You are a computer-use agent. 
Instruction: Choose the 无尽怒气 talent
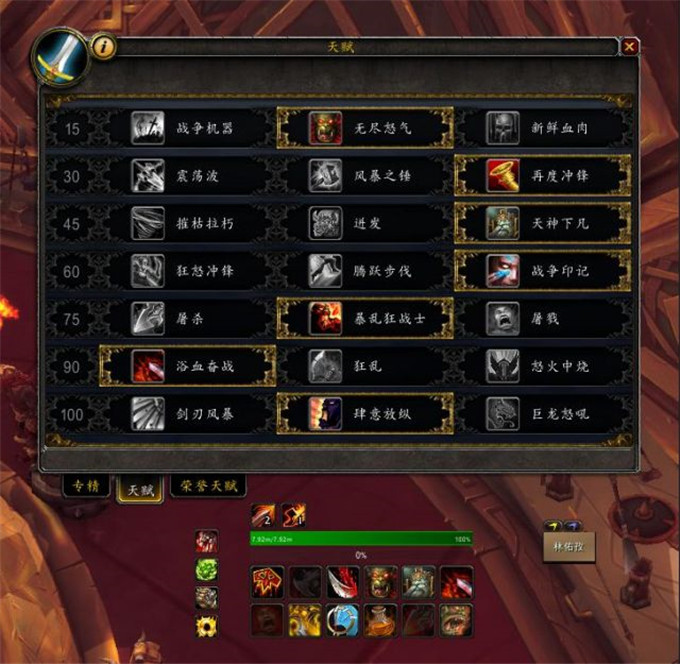(365, 128)
